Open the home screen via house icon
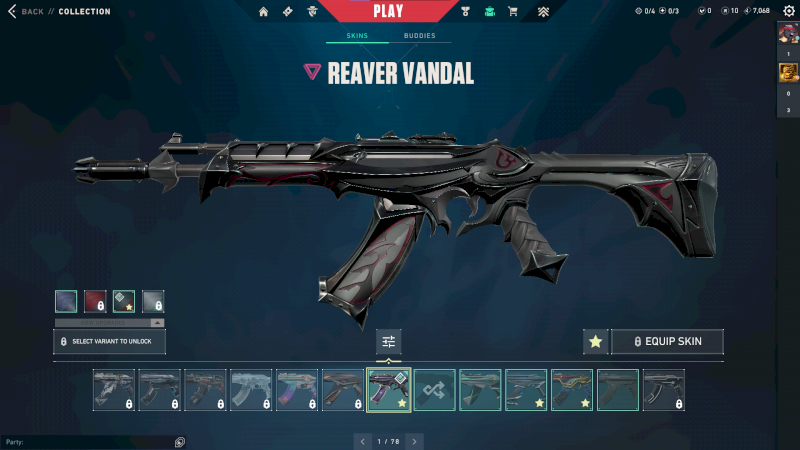 [264, 12]
